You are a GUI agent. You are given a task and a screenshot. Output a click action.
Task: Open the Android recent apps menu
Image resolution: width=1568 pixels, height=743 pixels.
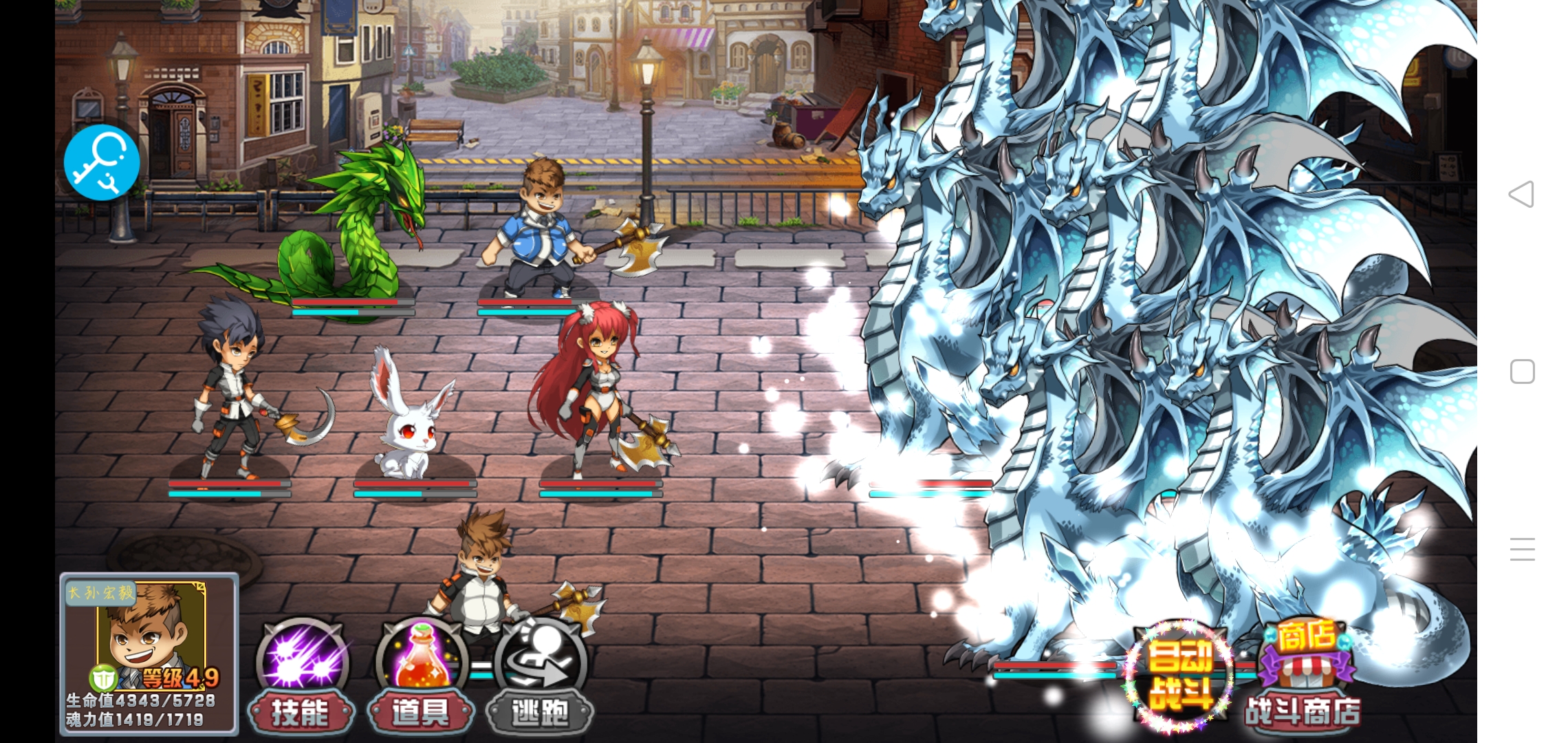(1522, 549)
